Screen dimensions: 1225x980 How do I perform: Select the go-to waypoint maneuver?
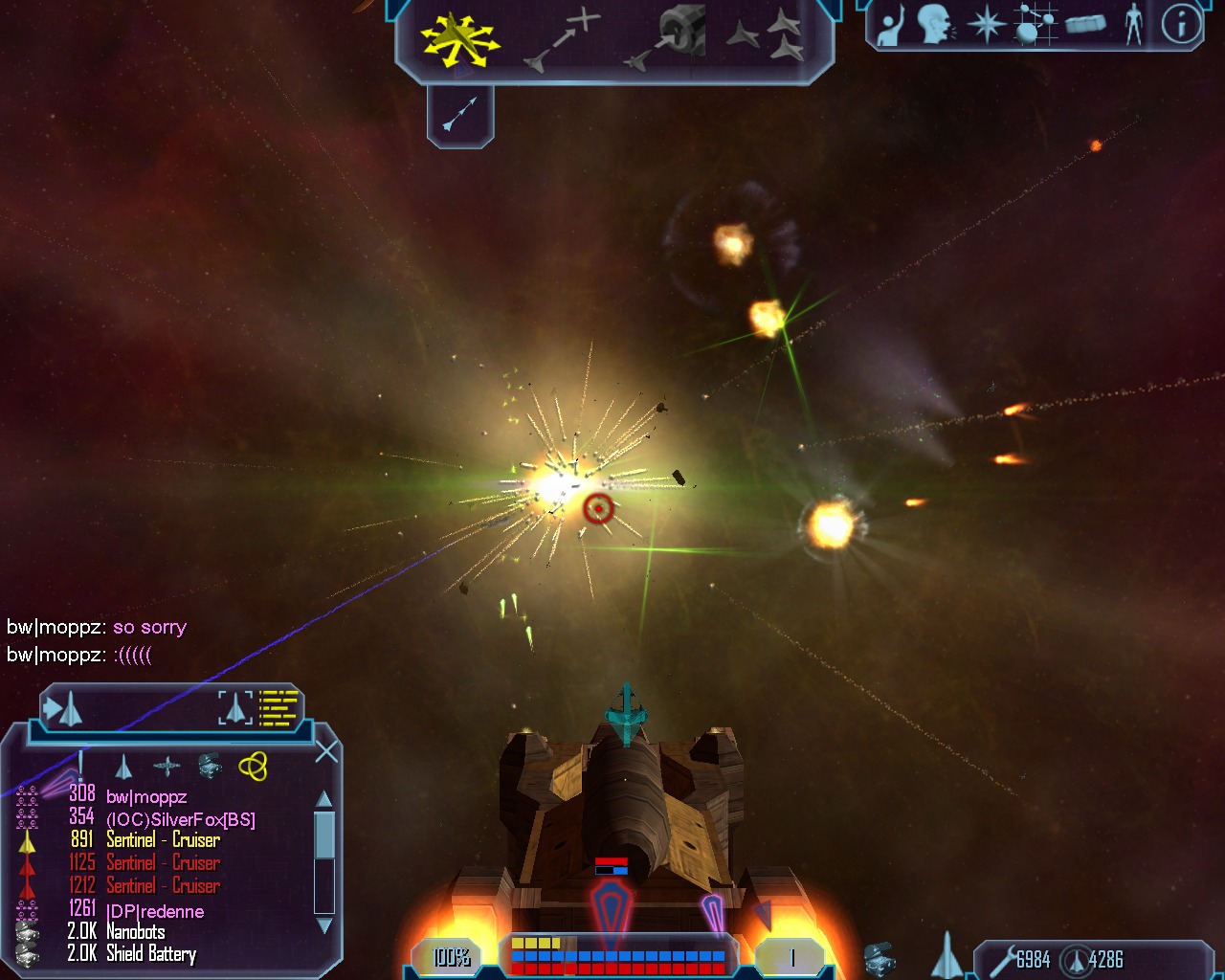click(564, 38)
